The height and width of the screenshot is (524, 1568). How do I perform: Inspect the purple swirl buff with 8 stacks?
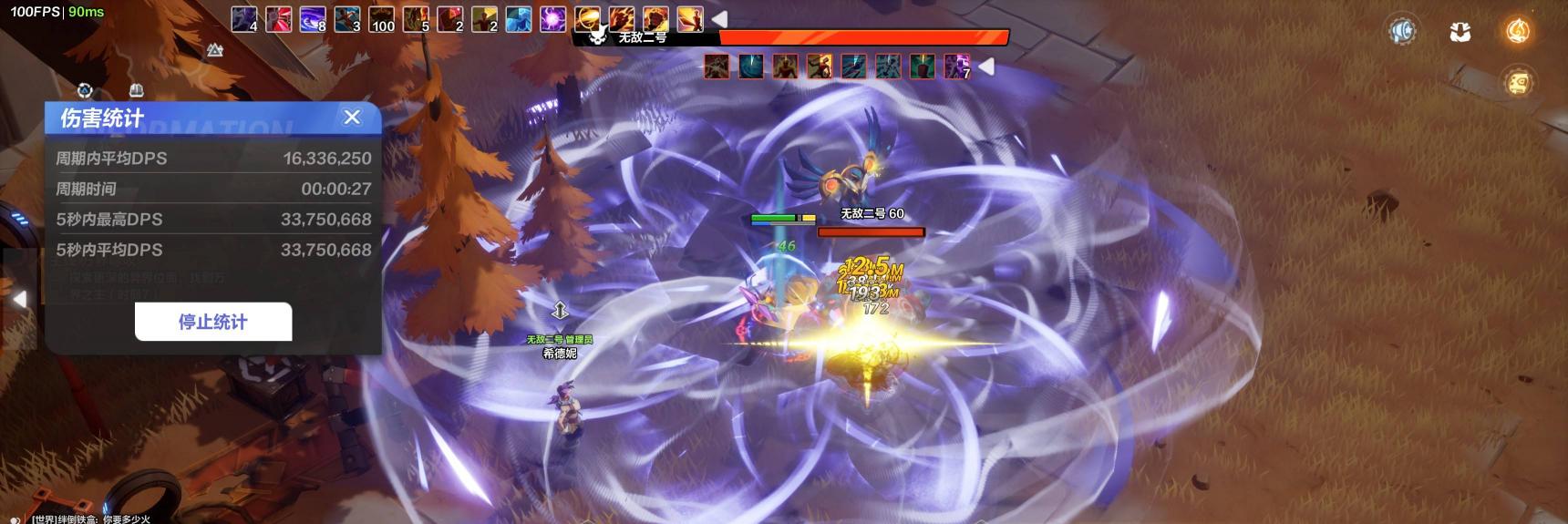313,18
